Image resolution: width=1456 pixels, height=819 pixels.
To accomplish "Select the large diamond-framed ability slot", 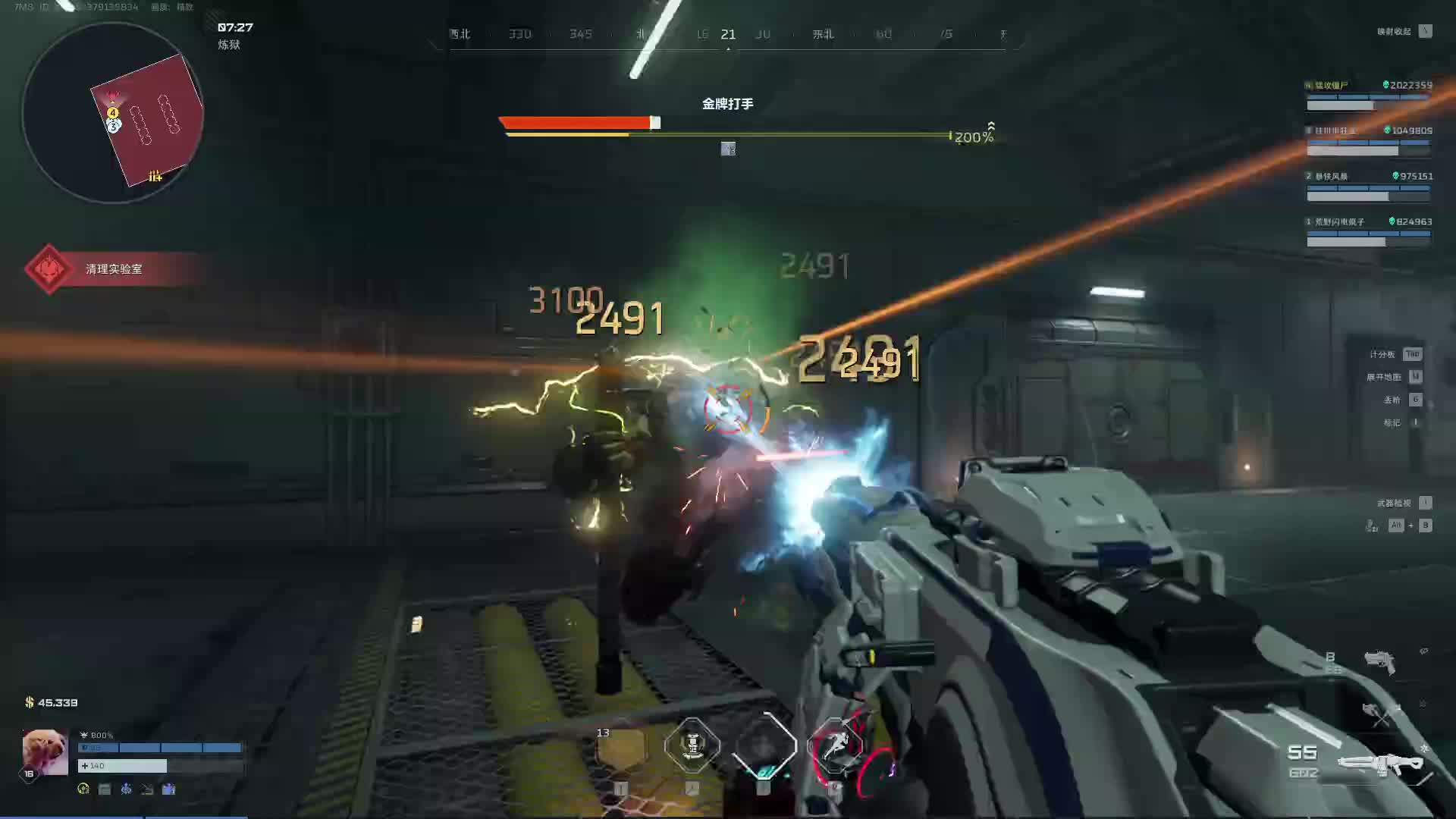I will tap(764, 746).
